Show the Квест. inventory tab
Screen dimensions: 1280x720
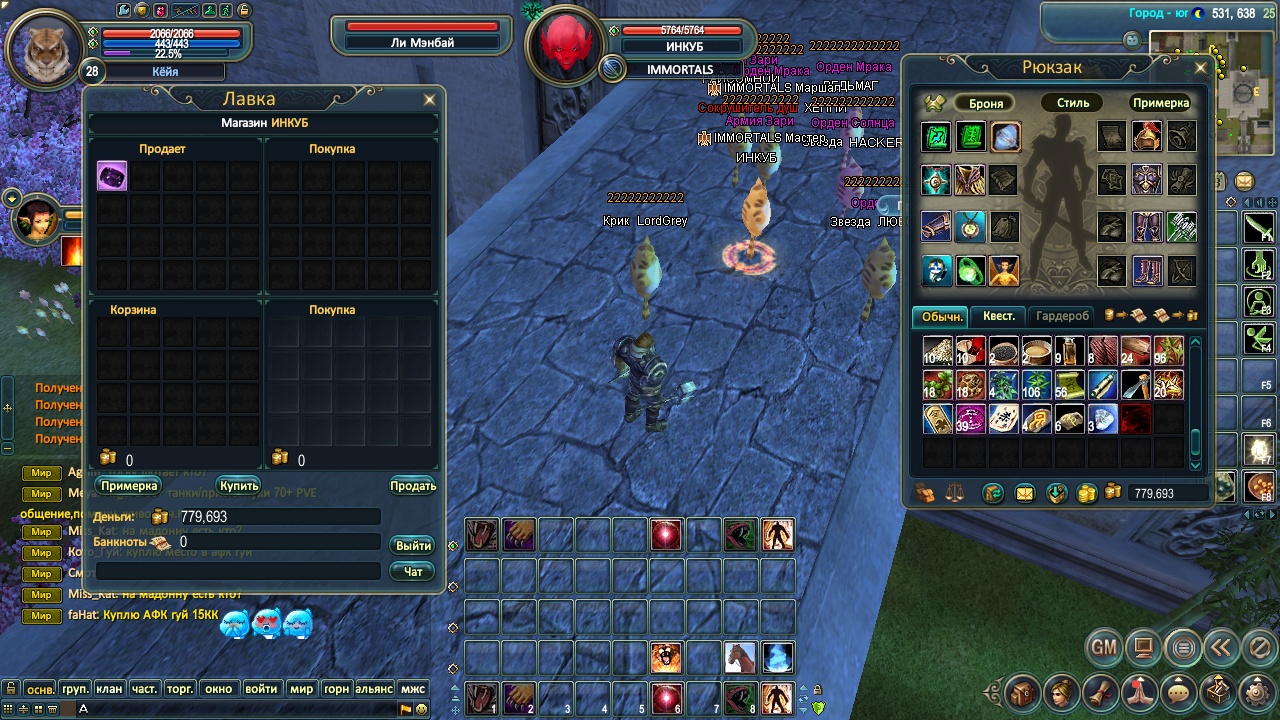pos(998,316)
